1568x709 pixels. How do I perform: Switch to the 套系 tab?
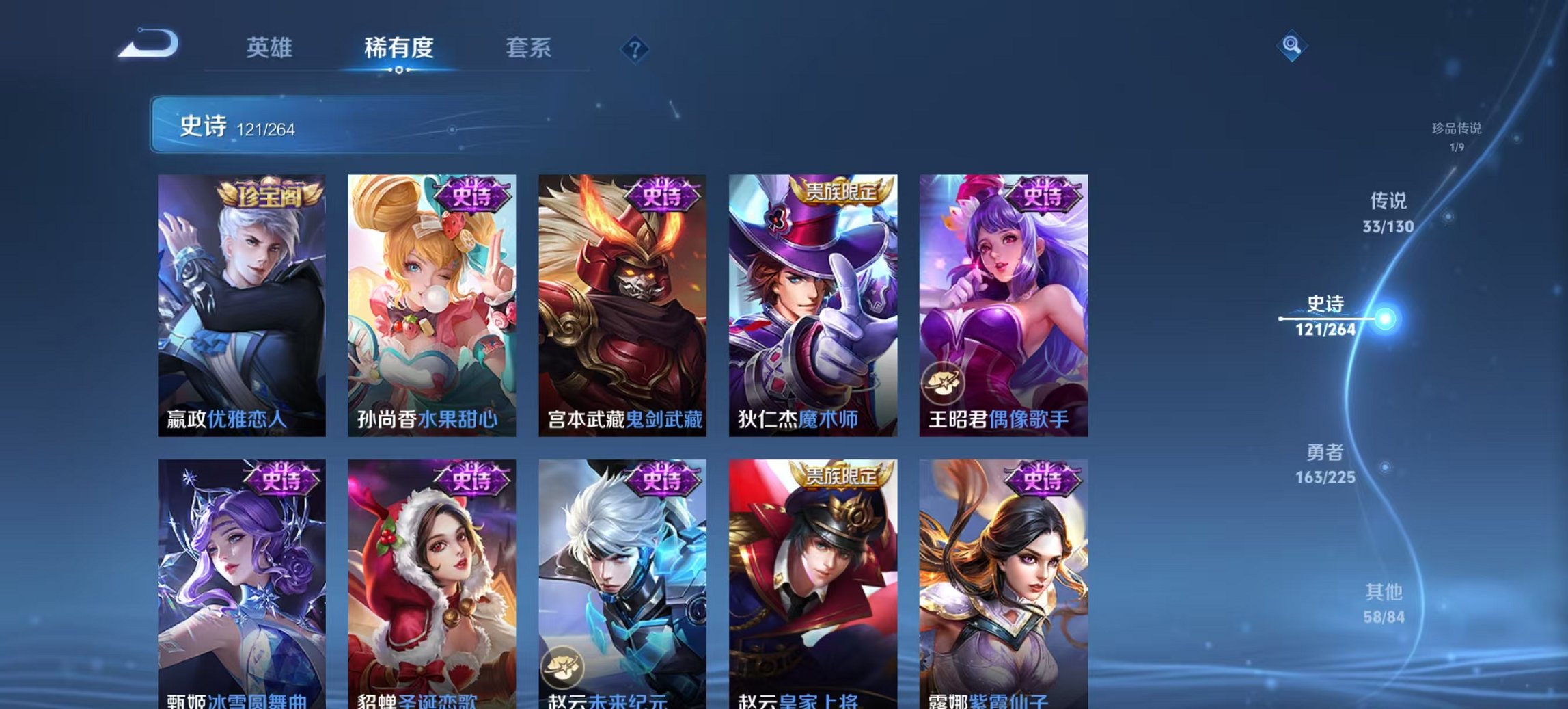(x=528, y=48)
